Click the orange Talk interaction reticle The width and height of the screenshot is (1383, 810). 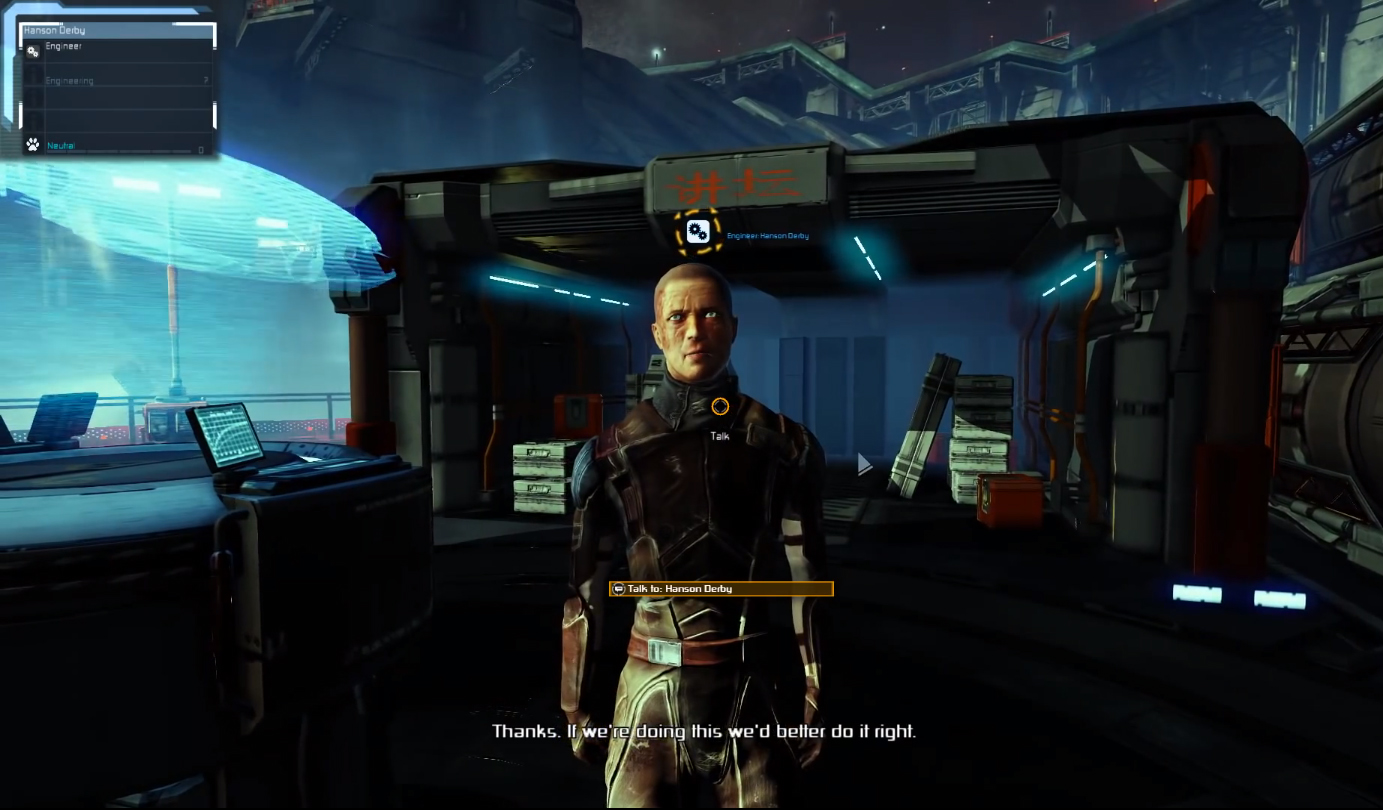point(720,406)
